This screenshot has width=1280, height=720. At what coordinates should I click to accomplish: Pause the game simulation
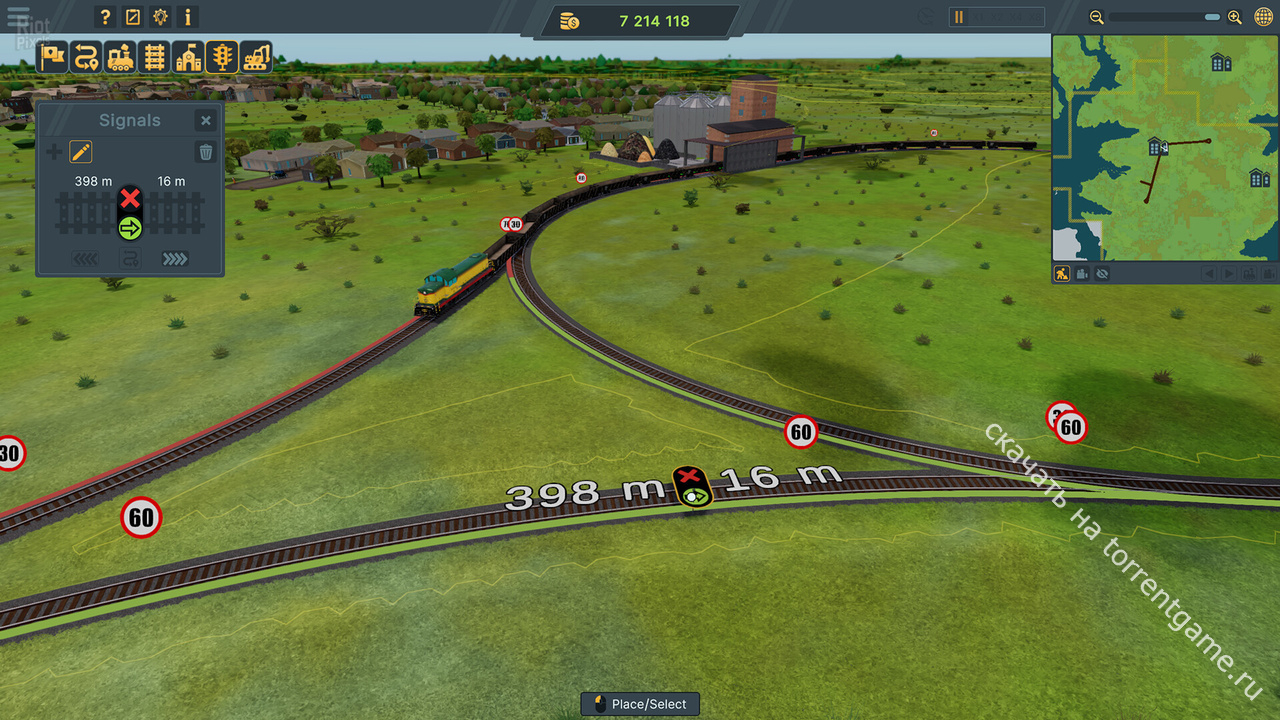(x=959, y=17)
